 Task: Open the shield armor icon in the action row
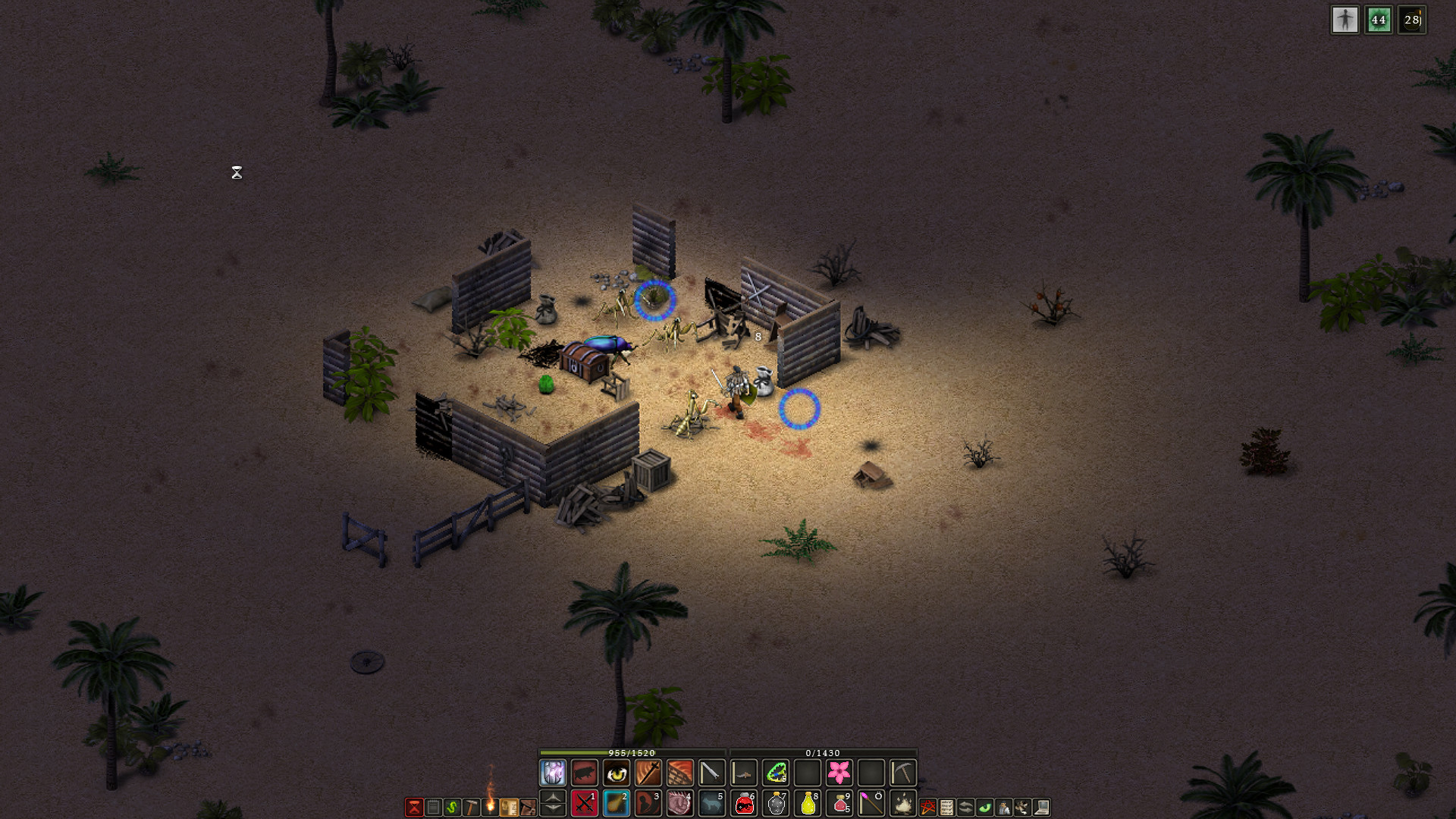coord(552,772)
